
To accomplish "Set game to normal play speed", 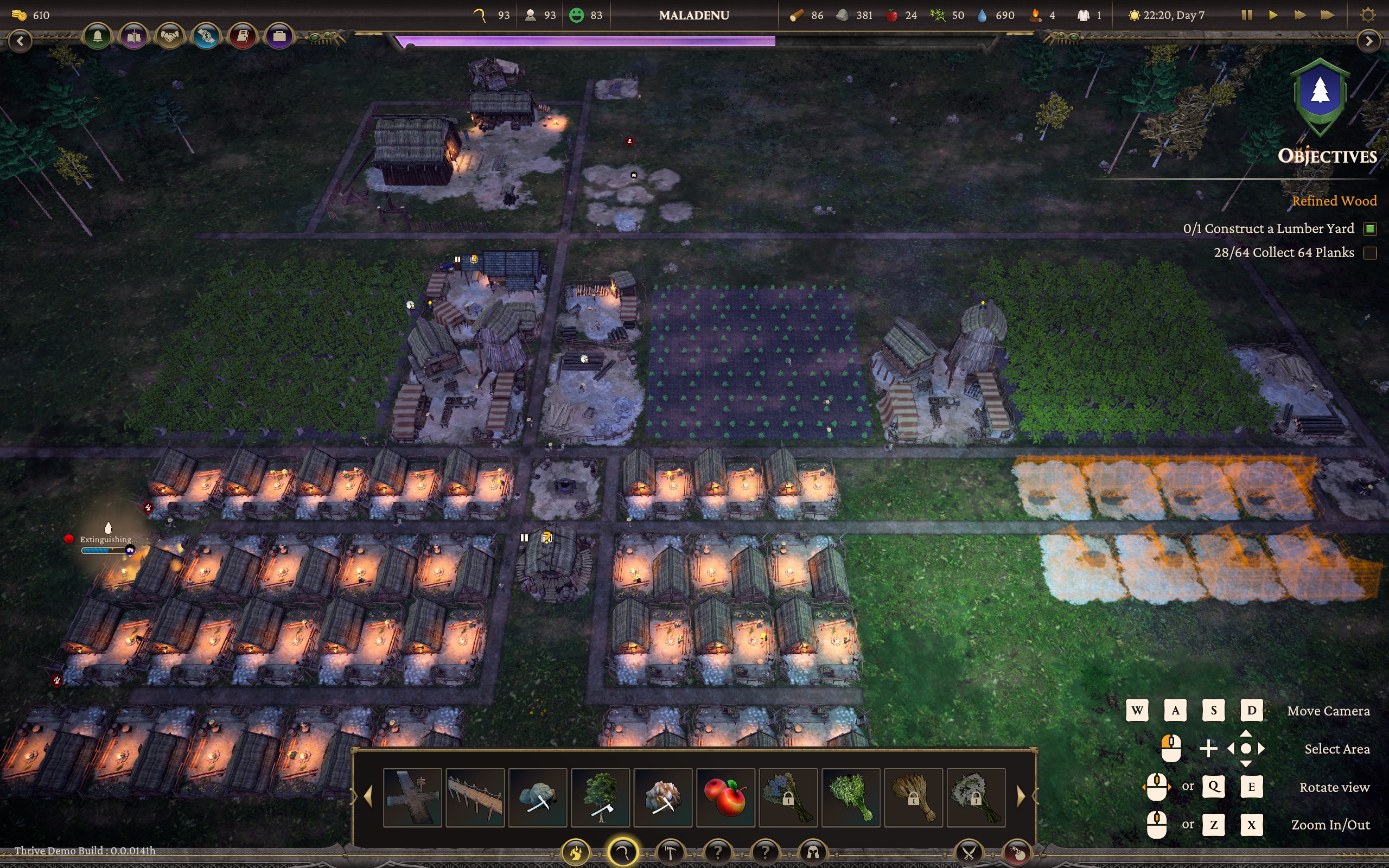I will [x=1273, y=15].
